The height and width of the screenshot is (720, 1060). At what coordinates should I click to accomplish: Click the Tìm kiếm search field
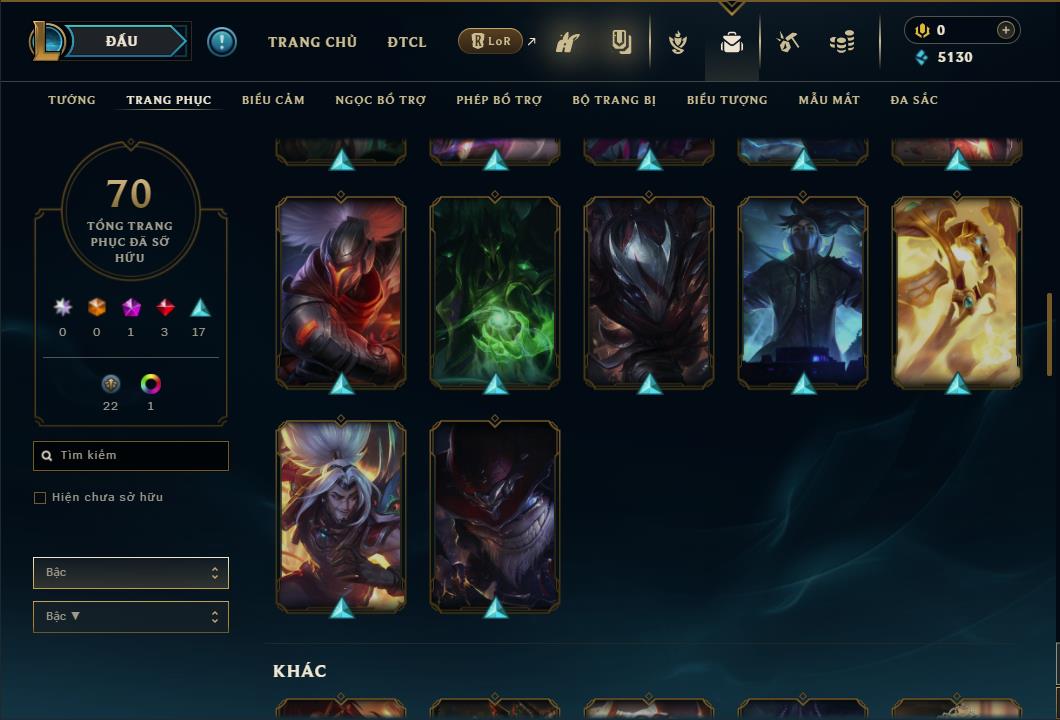131,456
